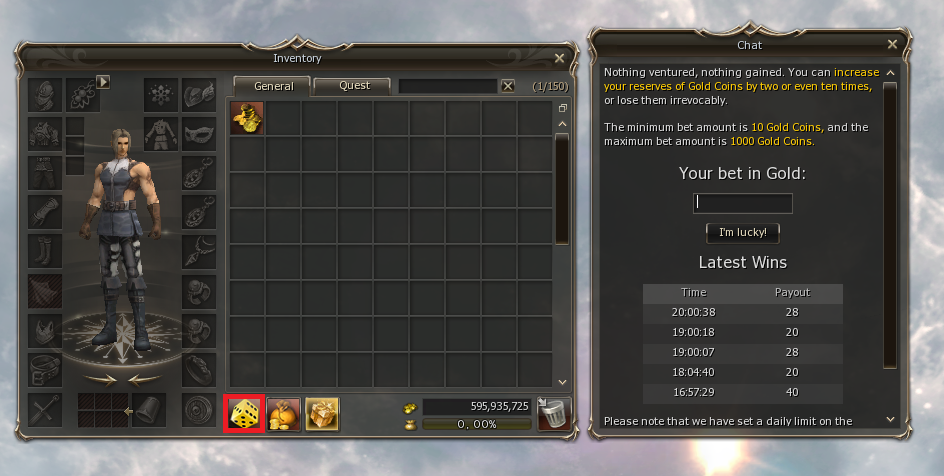
Task: Open the yellow dice gambling icon
Action: (x=245, y=413)
